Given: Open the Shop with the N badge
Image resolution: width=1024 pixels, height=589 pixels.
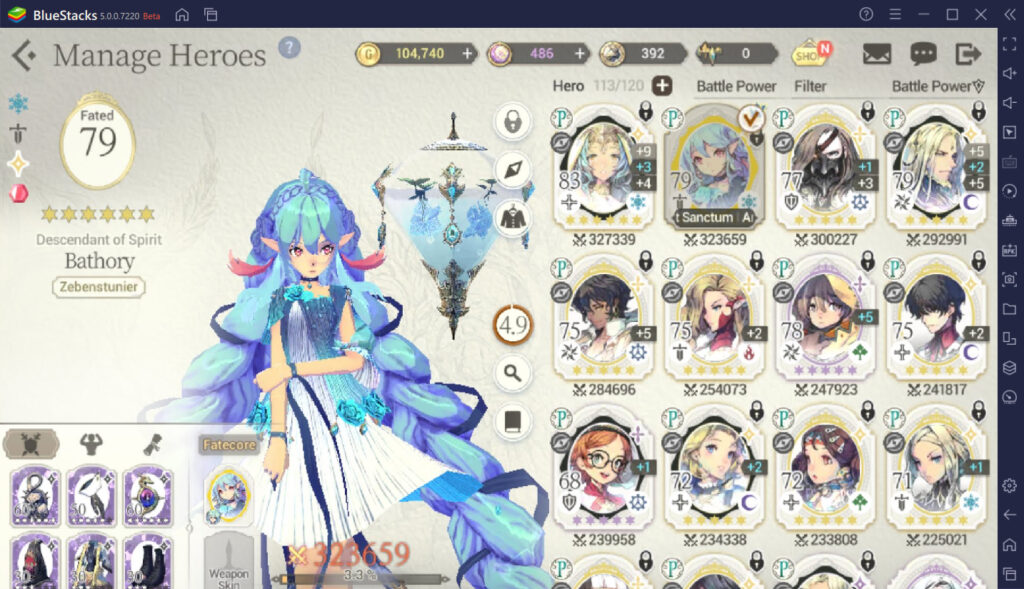Looking at the screenshot, I should (x=810, y=54).
